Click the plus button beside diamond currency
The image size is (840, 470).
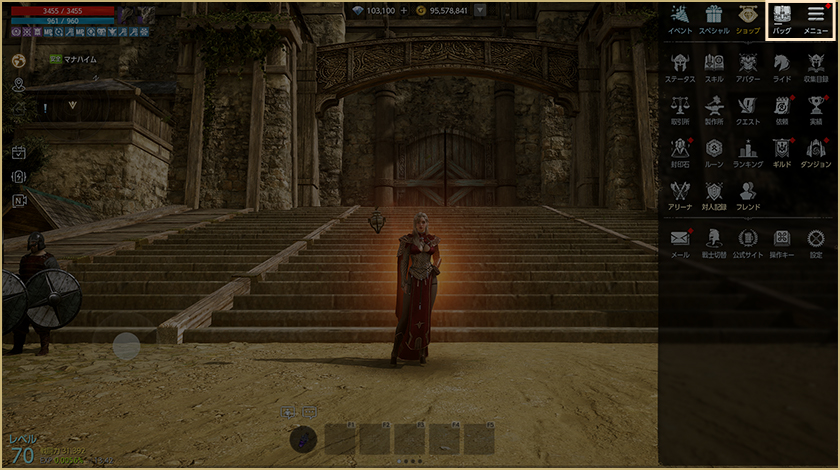point(404,10)
